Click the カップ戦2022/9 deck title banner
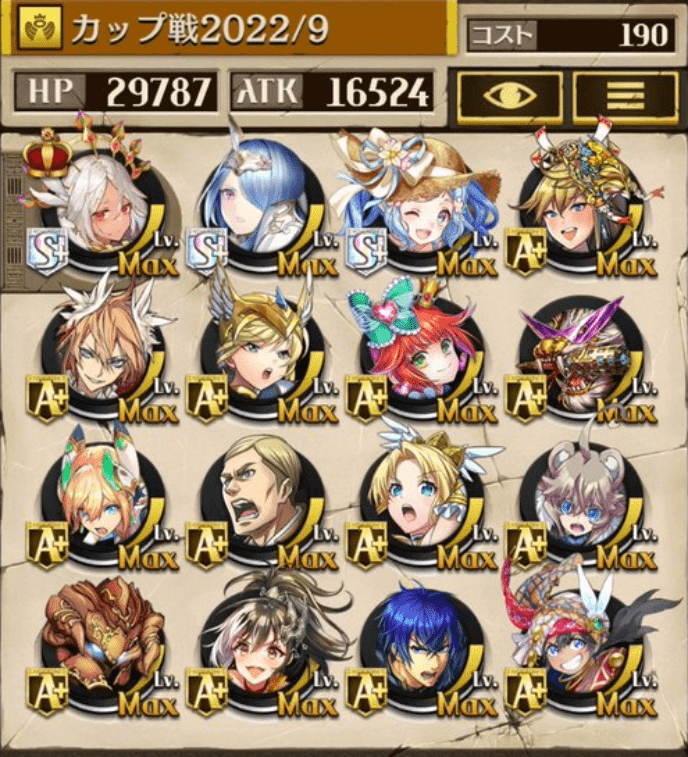Image resolution: width=688 pixels, height=757 pixels. click(x=228, y=30)
